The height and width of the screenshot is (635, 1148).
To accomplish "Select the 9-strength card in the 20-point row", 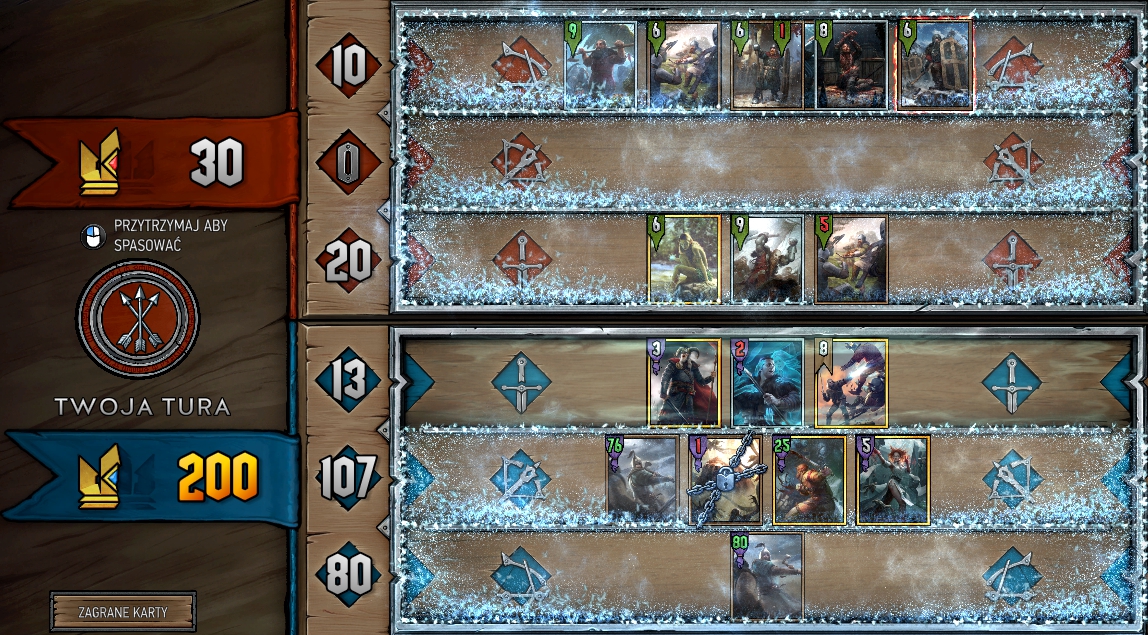I will pos(767,259).
